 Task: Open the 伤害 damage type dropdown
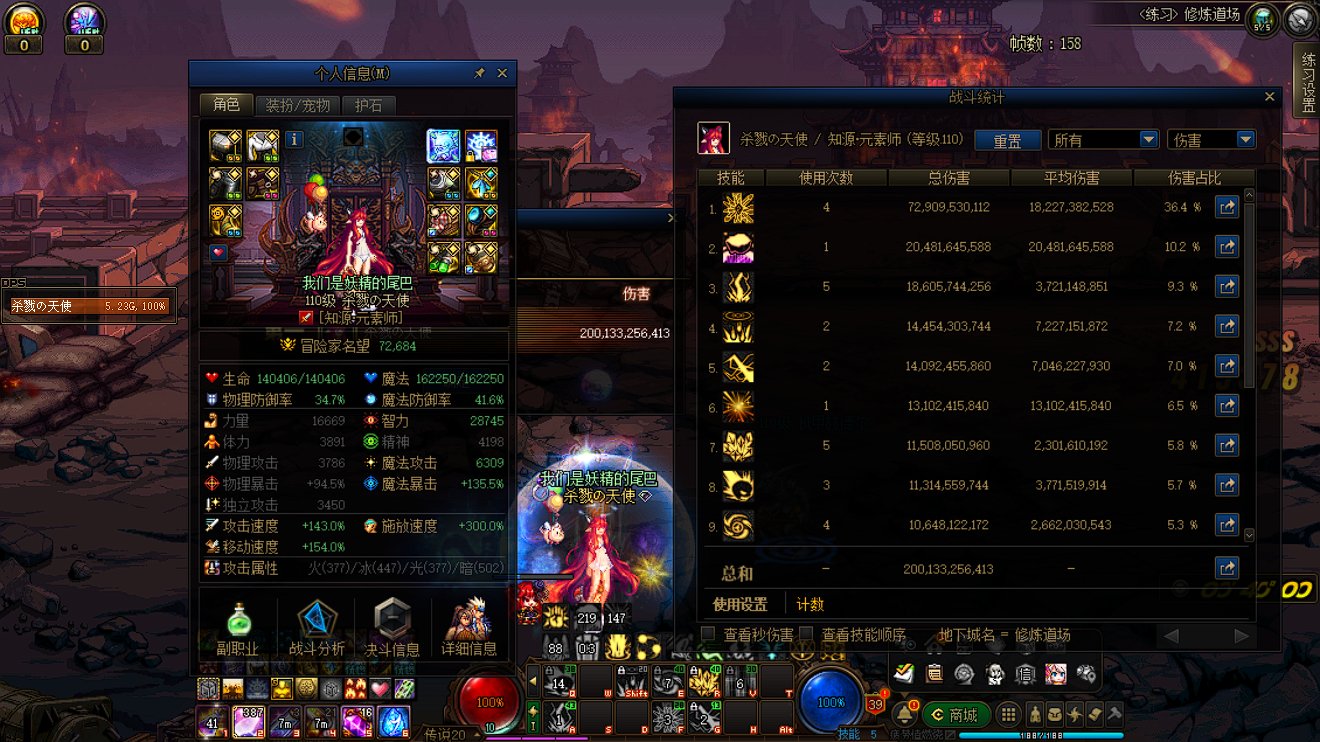[x=1245, y=140]
